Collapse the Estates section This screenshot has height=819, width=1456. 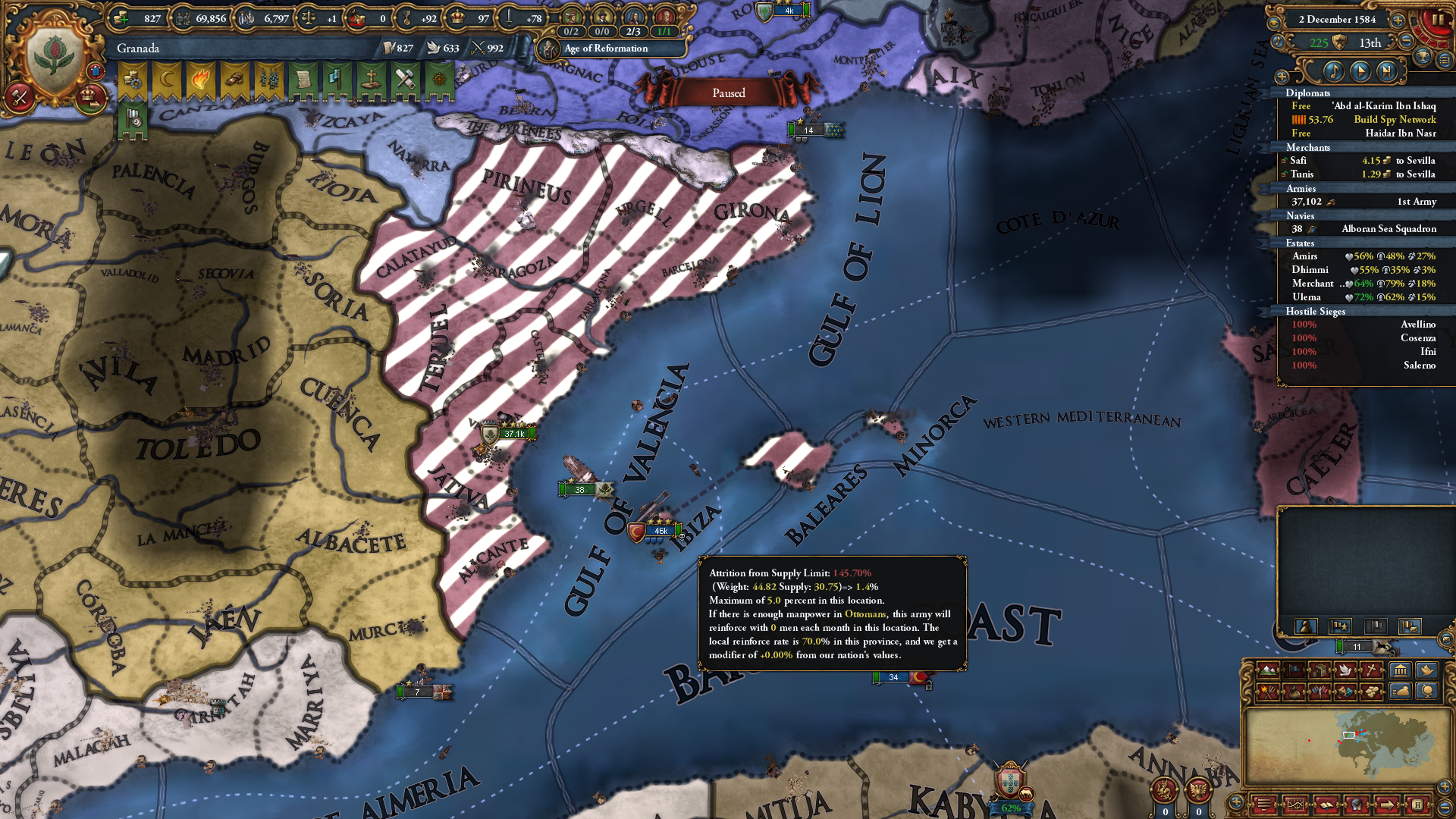[x=1300, y=243]
